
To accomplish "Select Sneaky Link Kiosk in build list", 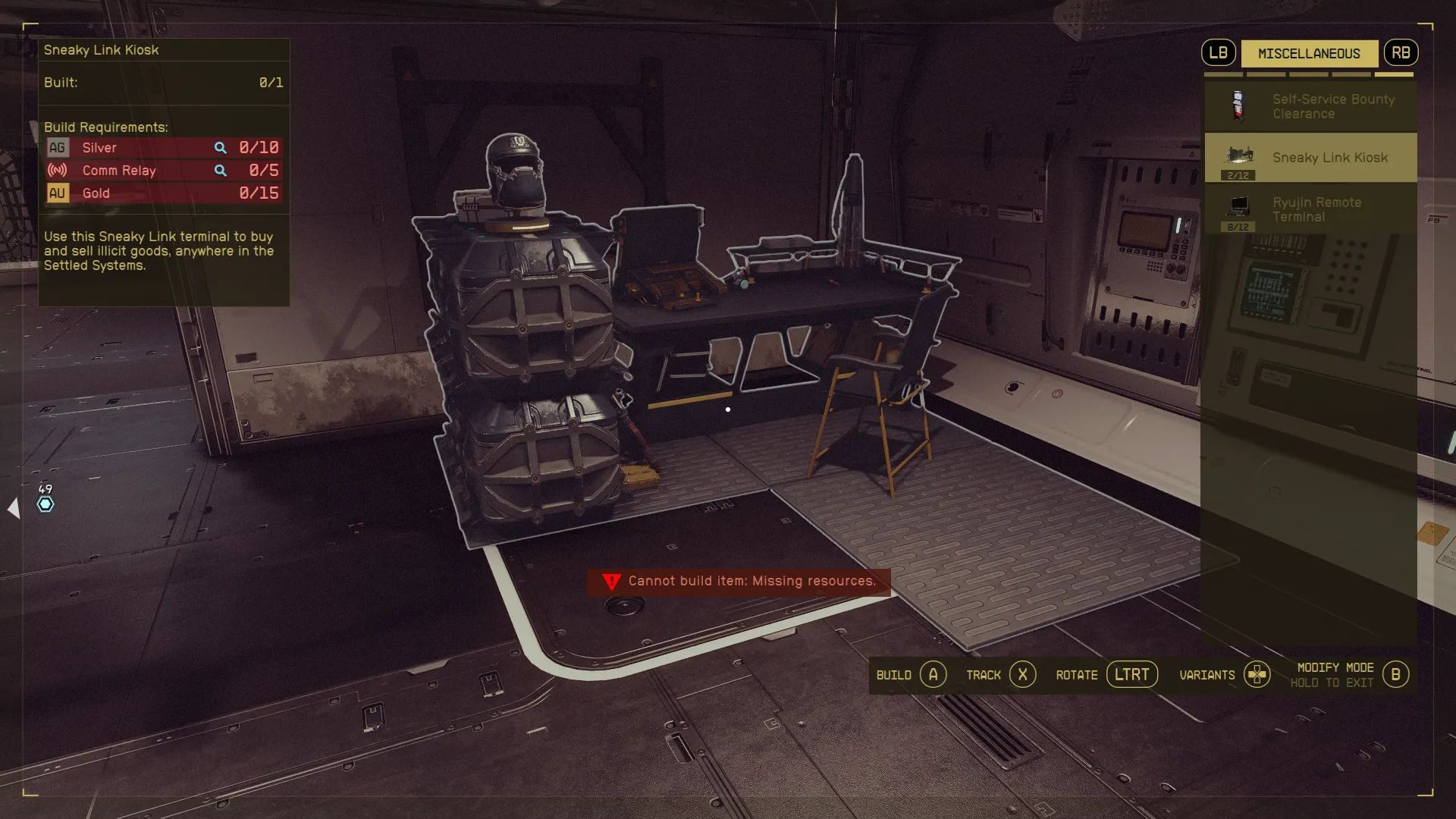I will (x=1310, y=158).
